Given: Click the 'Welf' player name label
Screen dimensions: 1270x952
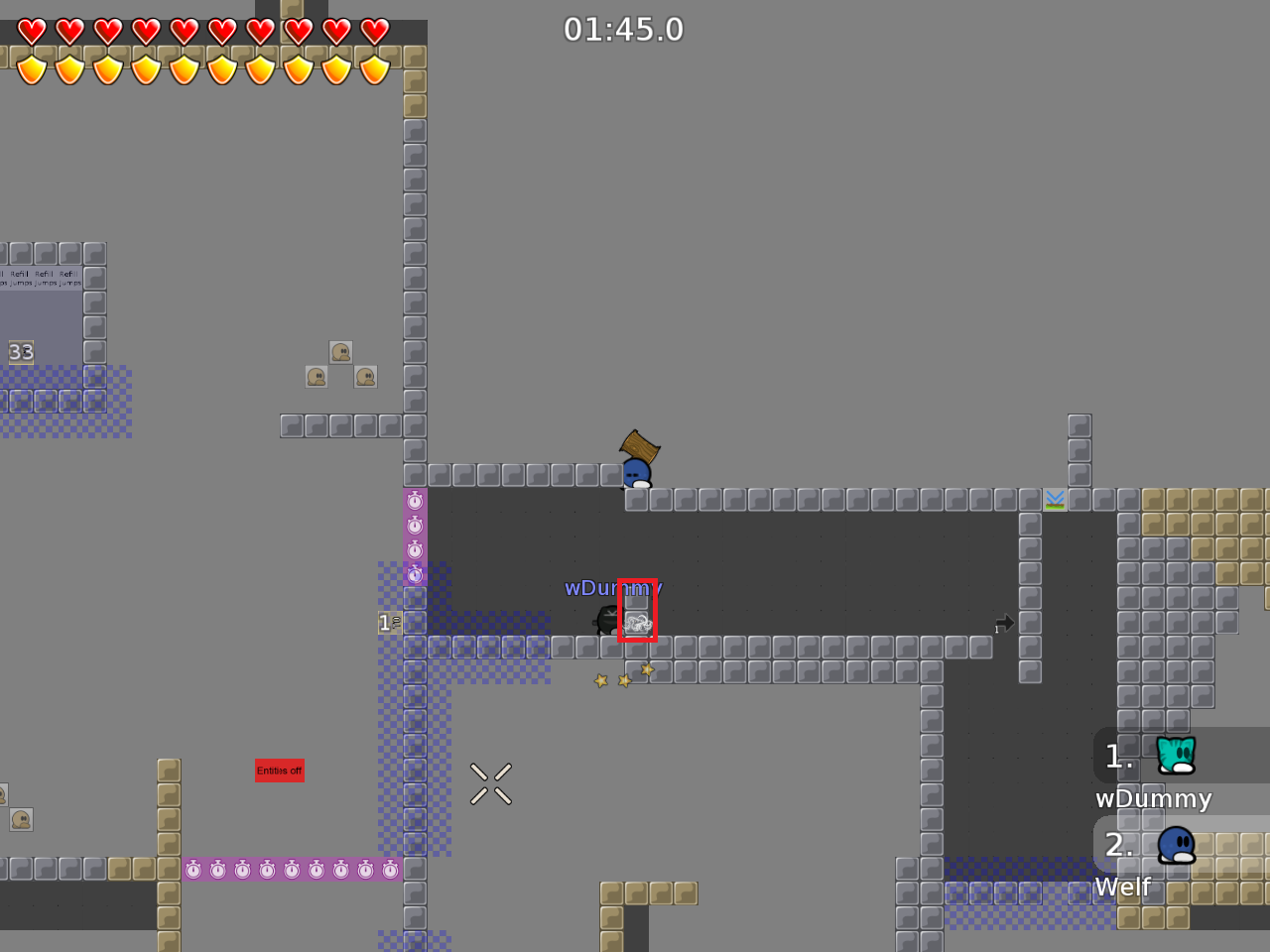Looking at the screenshot, I should pyautogui.click(x=1124, y=887).
